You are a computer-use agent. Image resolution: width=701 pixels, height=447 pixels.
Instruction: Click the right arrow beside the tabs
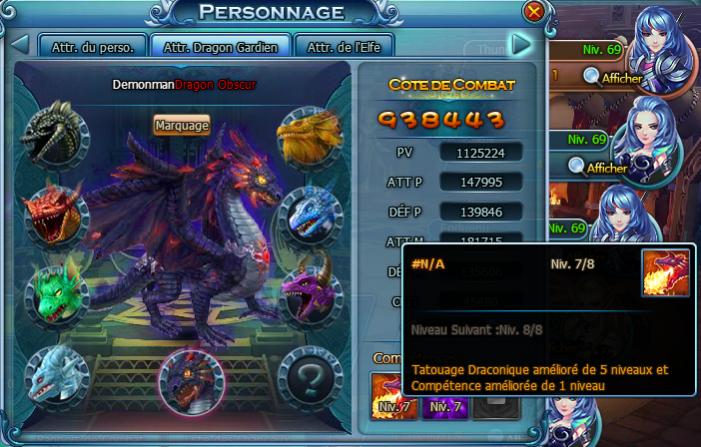point(519,44)
